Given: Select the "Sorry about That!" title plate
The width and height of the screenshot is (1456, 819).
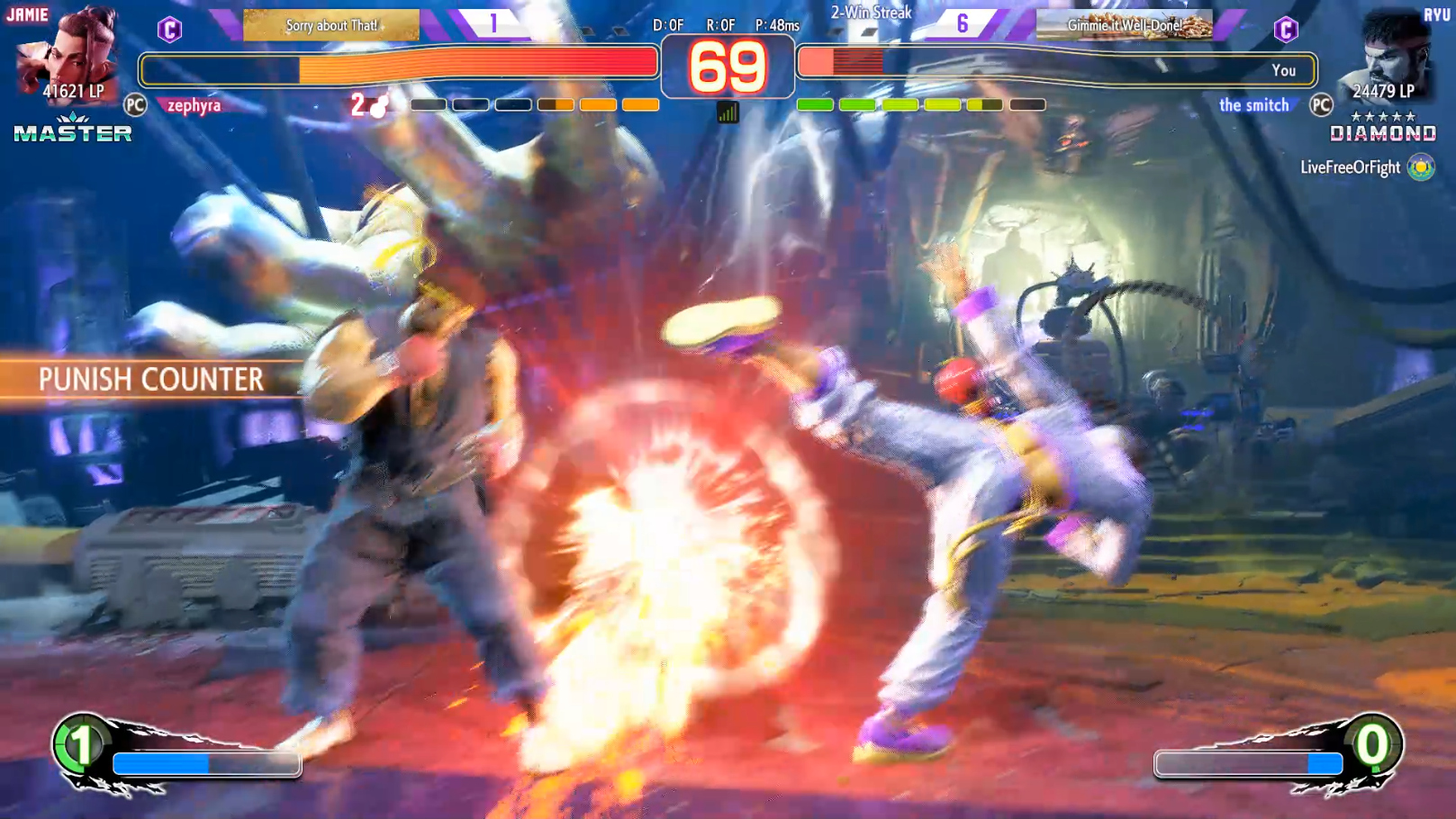Looking at the screenshot, I should coord(331,25).
